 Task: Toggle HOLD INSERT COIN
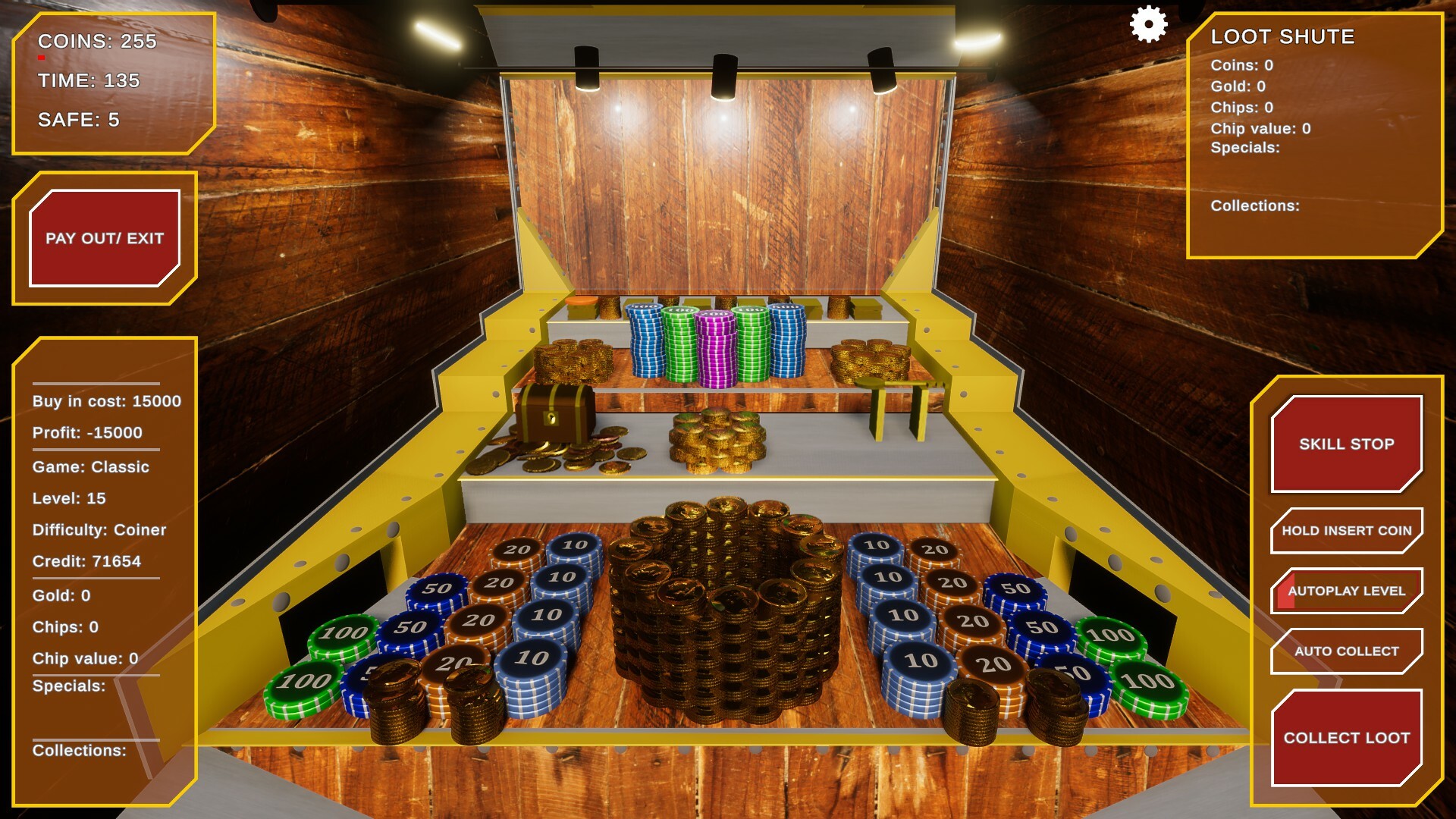pyautogui.click(x=1346, y=530)
